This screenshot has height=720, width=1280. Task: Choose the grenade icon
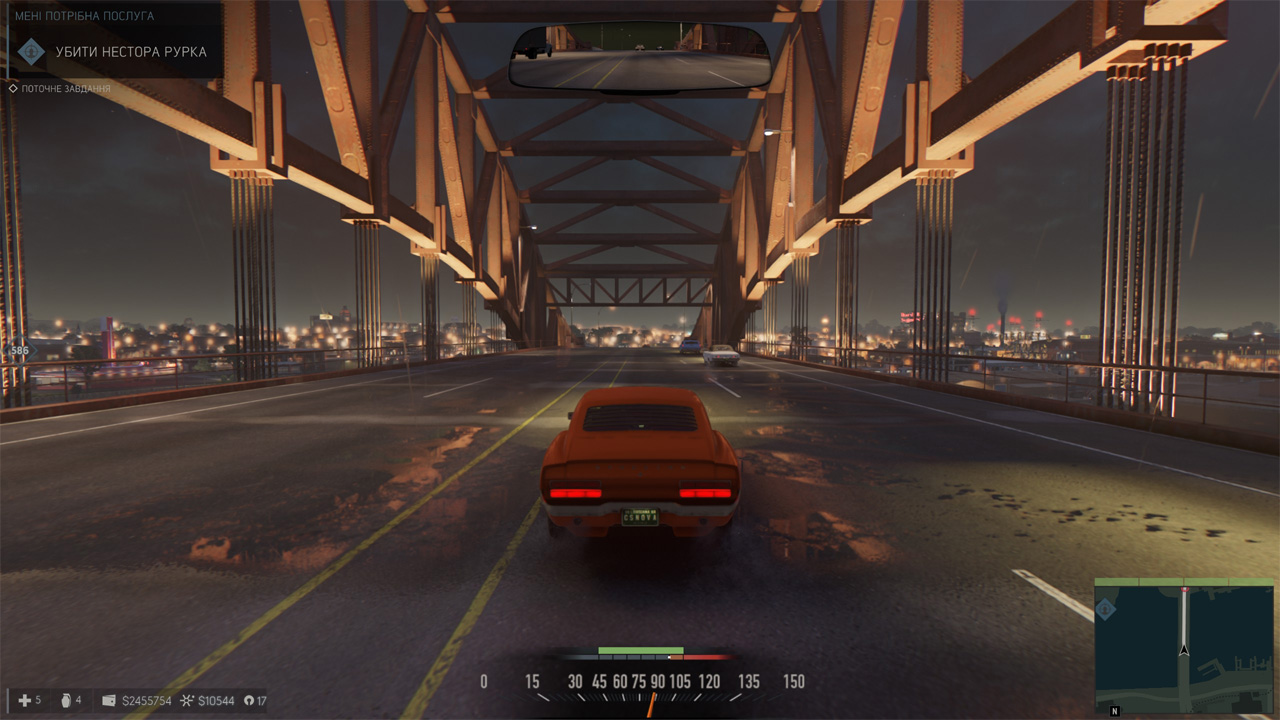pos(66,700)
